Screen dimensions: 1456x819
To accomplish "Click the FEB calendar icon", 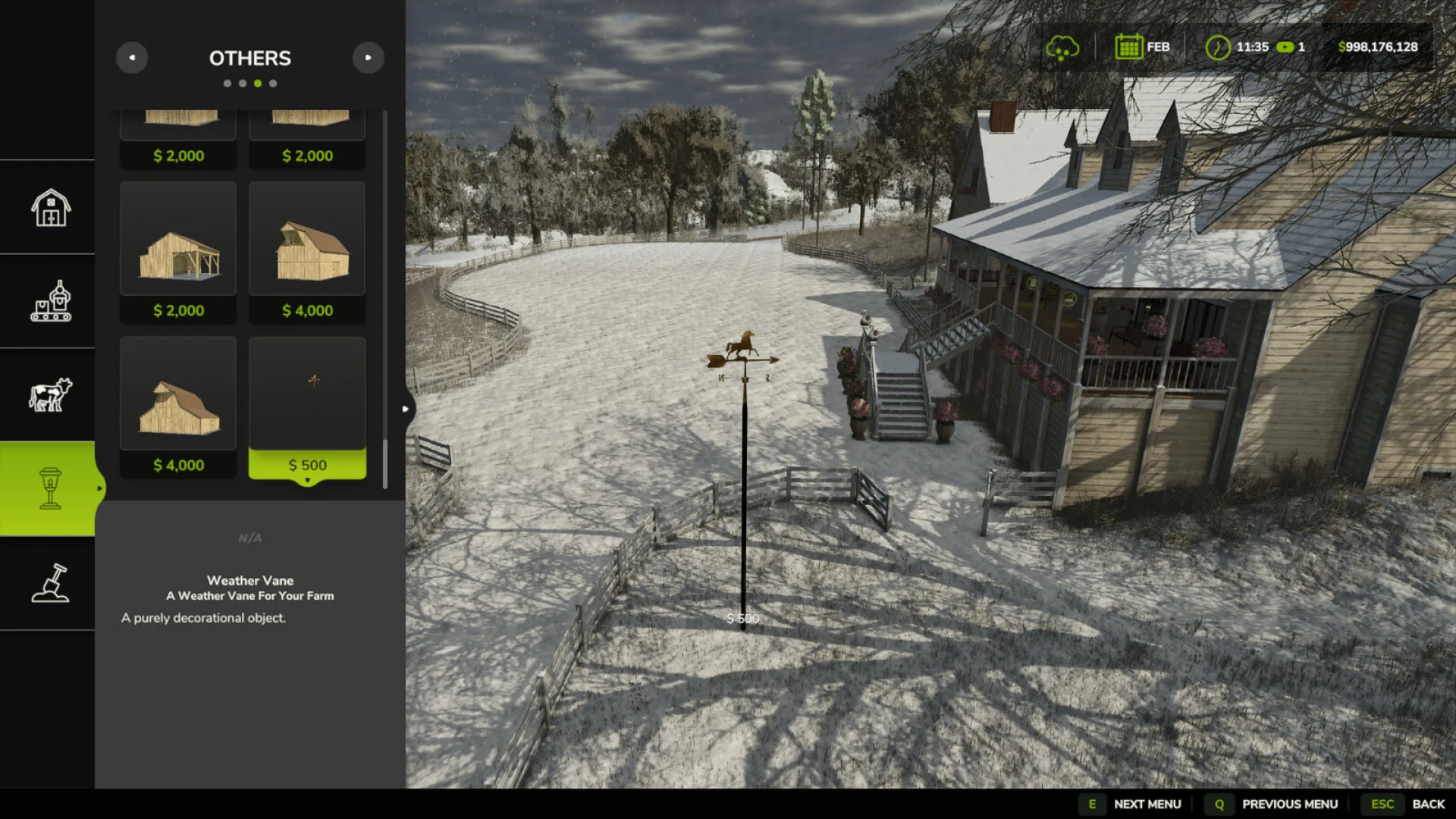I will (x=1129, y=46).
